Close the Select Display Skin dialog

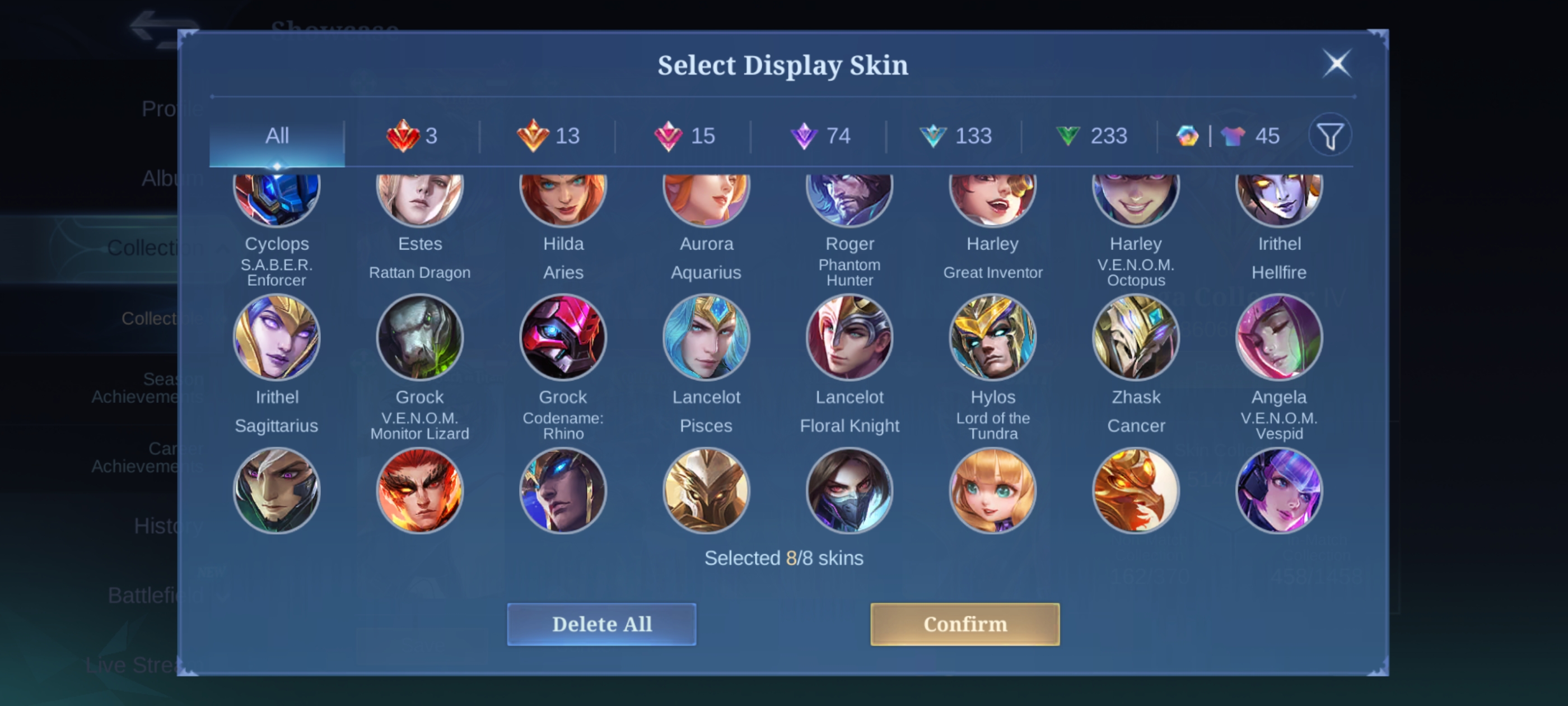click(1336, 63)
